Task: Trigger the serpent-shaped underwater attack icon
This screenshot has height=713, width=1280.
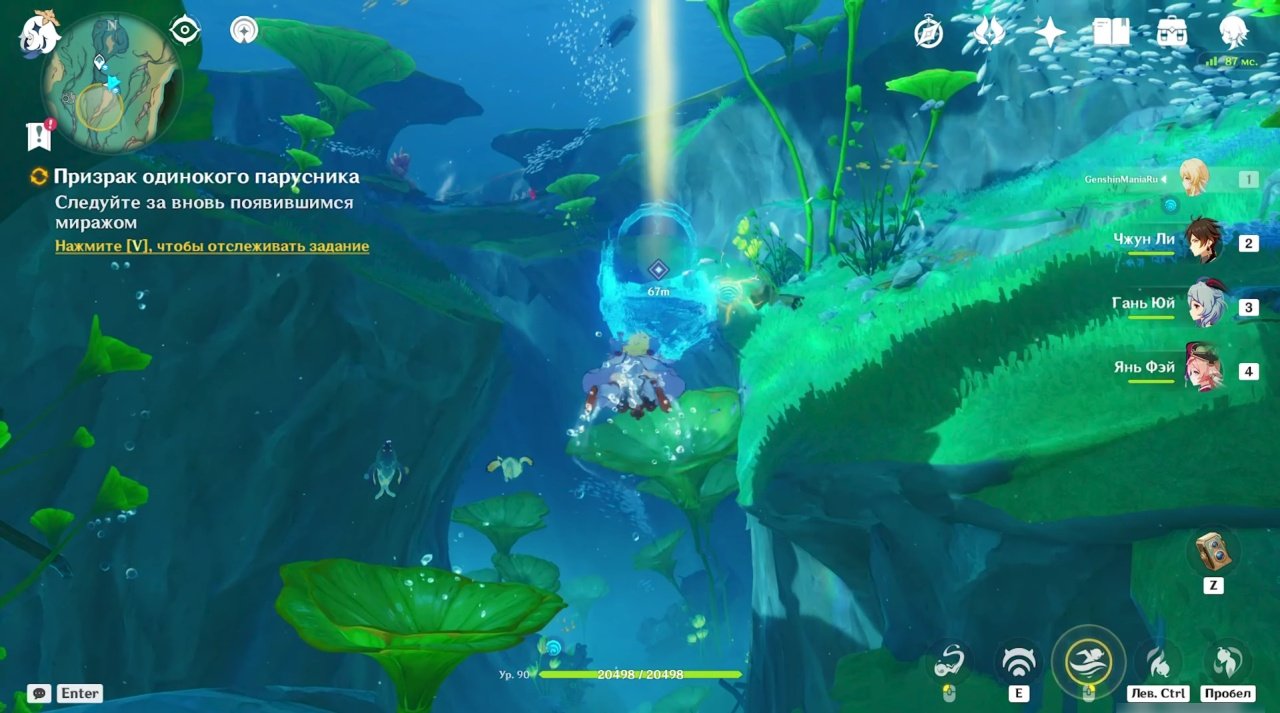Action: [x=948, y=661]
